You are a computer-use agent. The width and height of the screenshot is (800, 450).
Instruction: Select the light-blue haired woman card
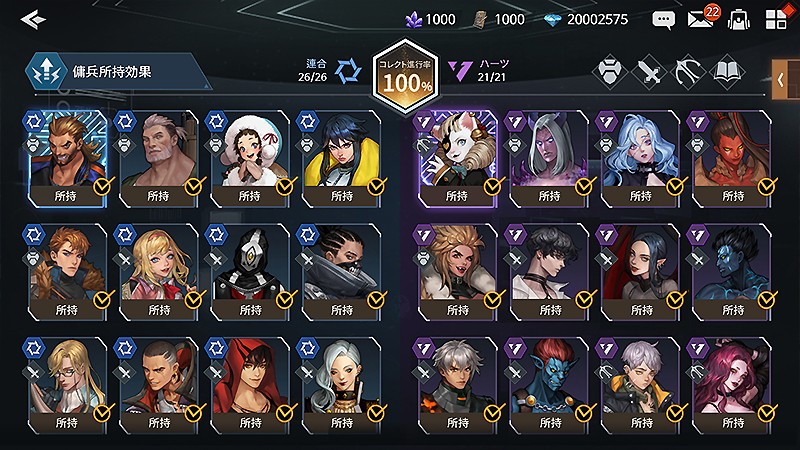click(x=639, y=156)
